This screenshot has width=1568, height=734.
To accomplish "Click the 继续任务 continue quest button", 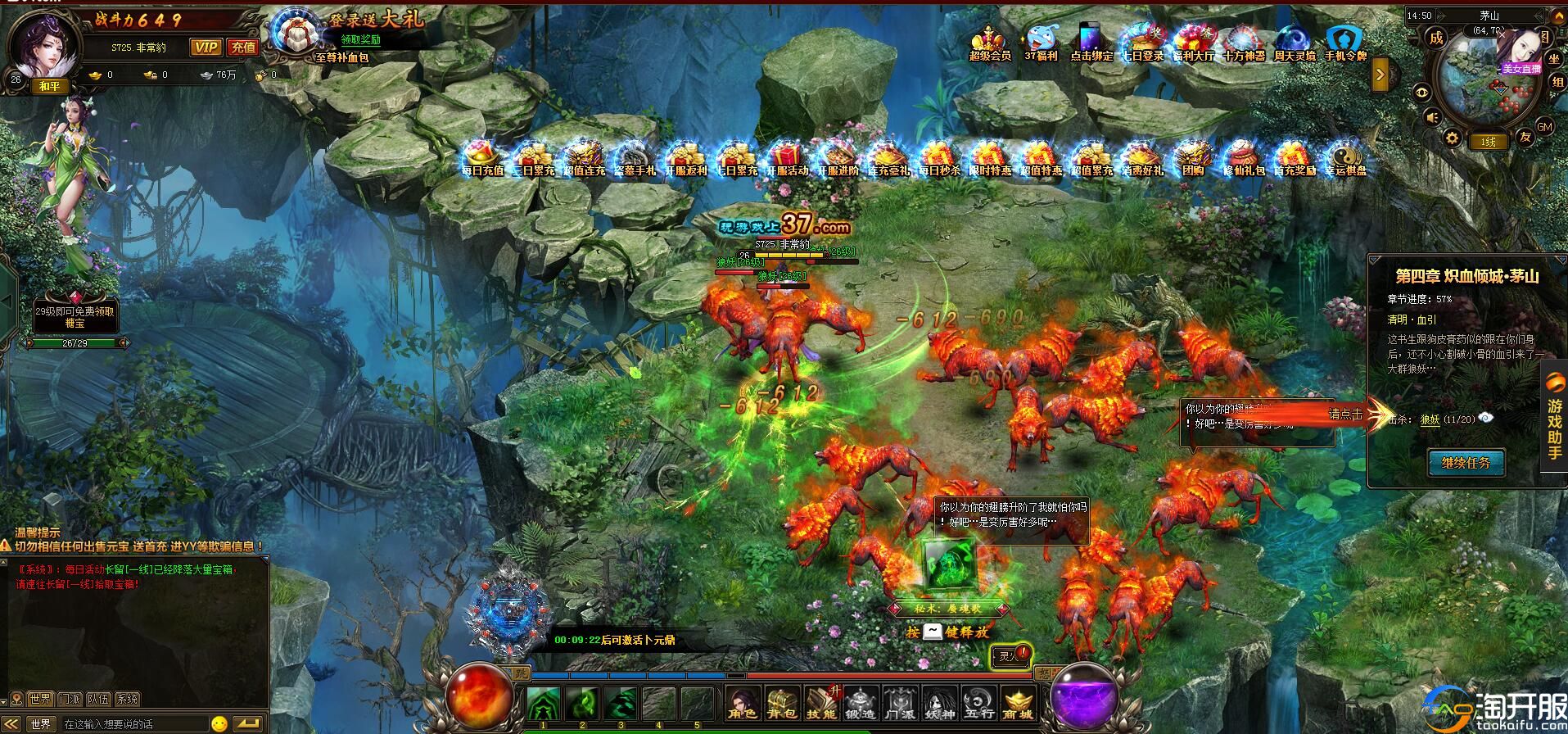I will 1466,463.
